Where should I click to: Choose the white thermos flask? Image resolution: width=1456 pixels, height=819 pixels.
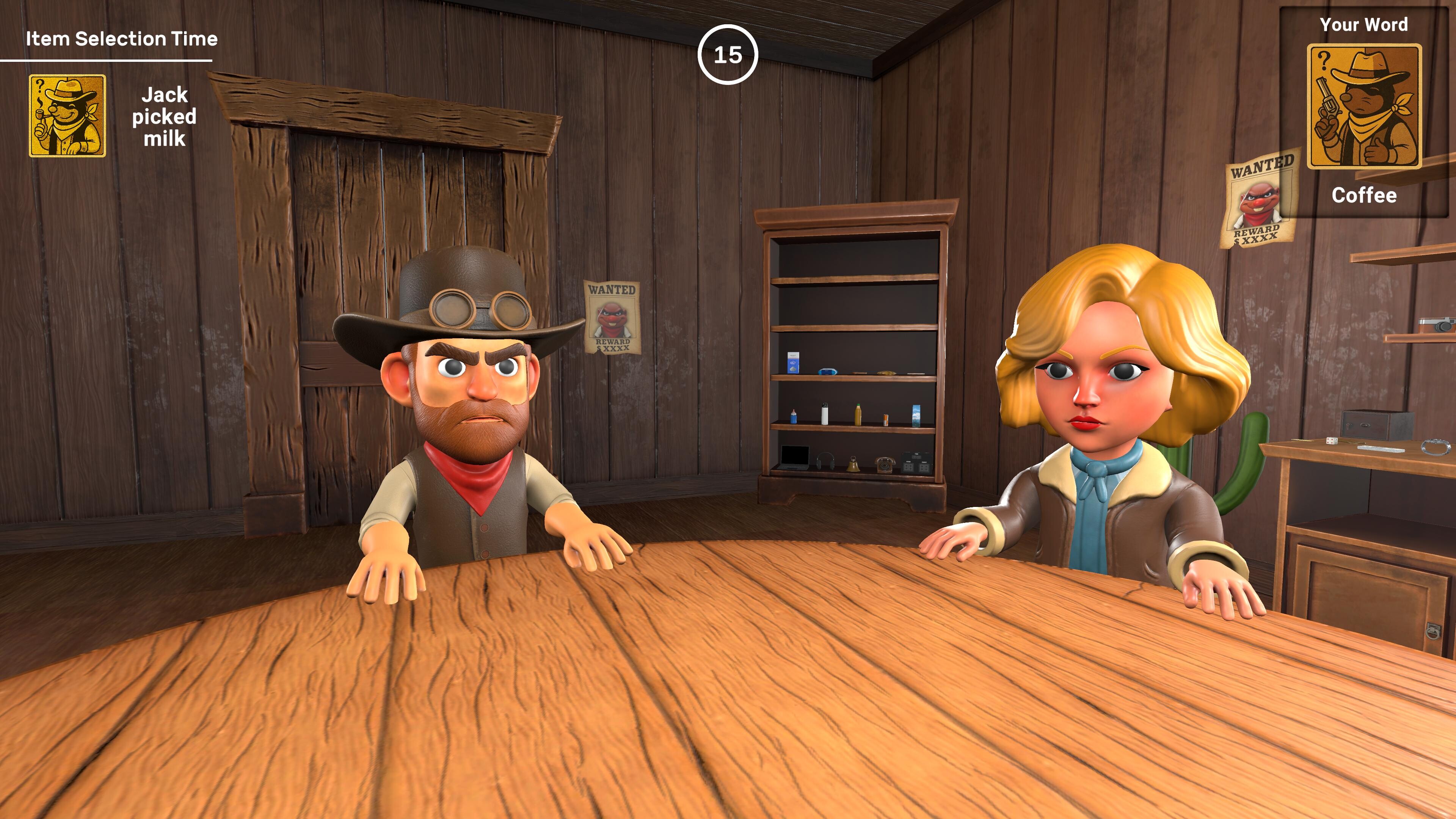[x=825, y=414]
